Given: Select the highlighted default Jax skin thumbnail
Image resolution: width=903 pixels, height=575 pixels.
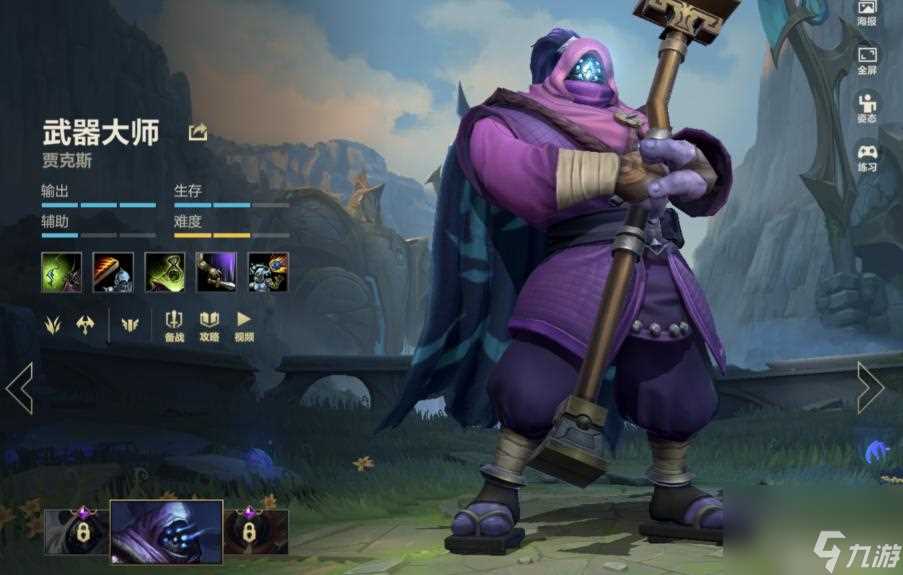Looking at the screenshot, I should point(166,531).
